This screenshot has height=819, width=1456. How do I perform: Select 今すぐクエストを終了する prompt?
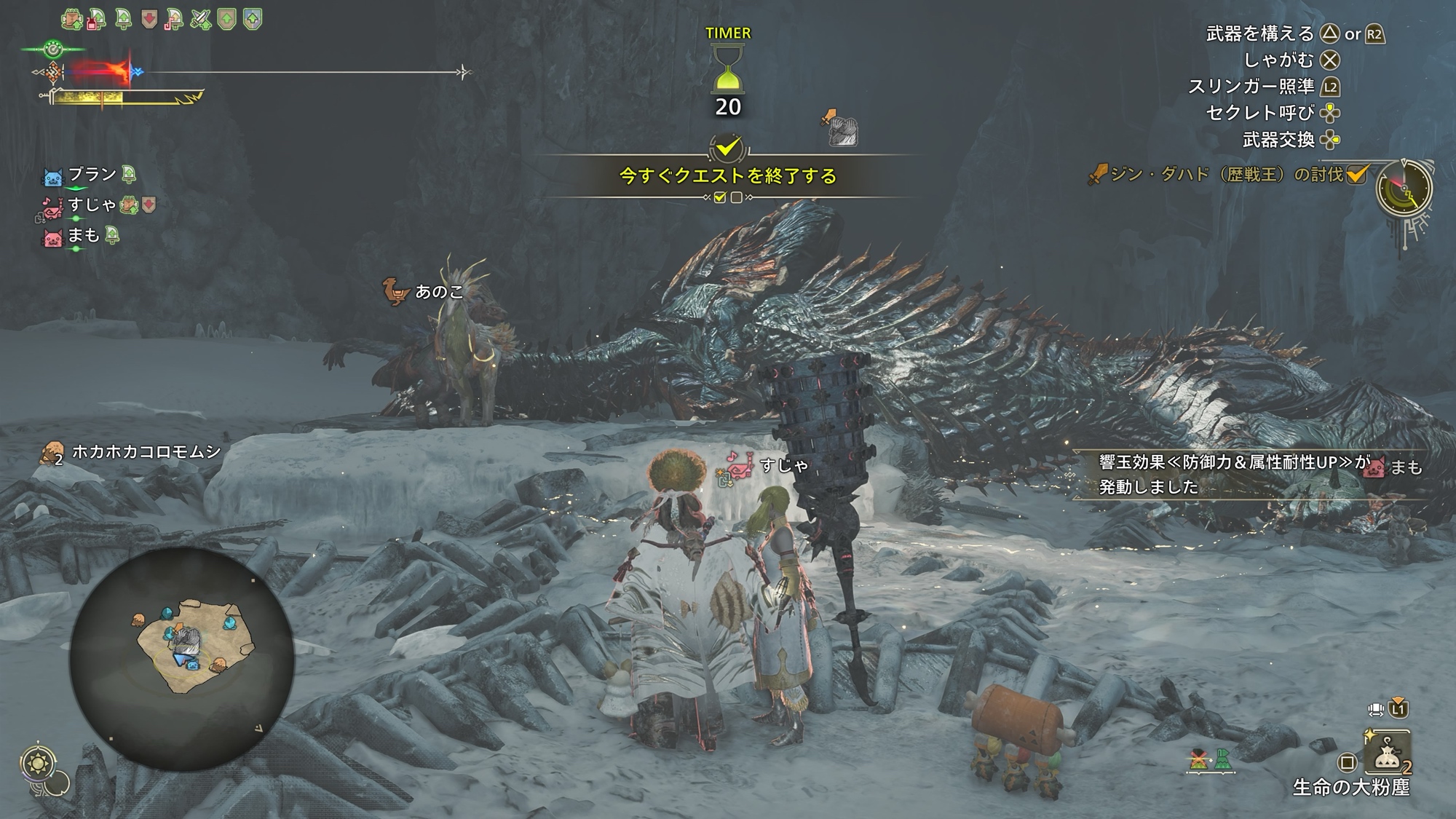coord(727,175)
